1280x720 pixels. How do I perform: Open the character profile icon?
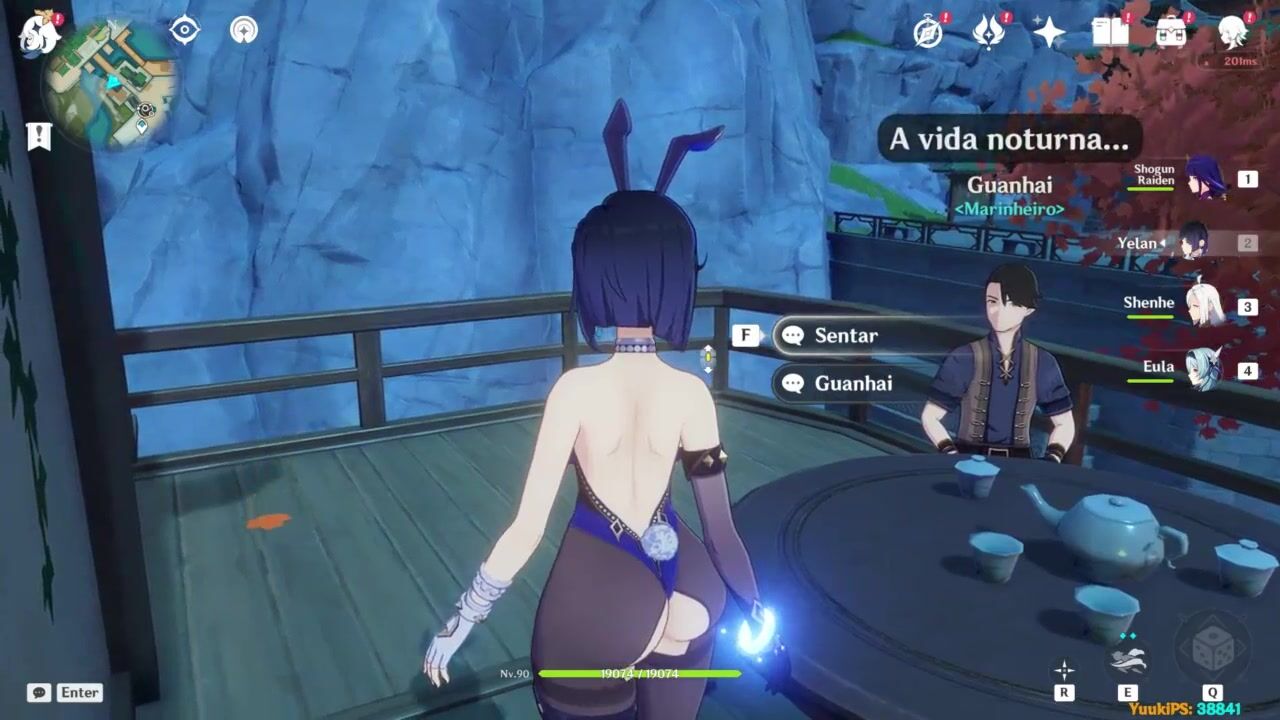point(1233,33)
